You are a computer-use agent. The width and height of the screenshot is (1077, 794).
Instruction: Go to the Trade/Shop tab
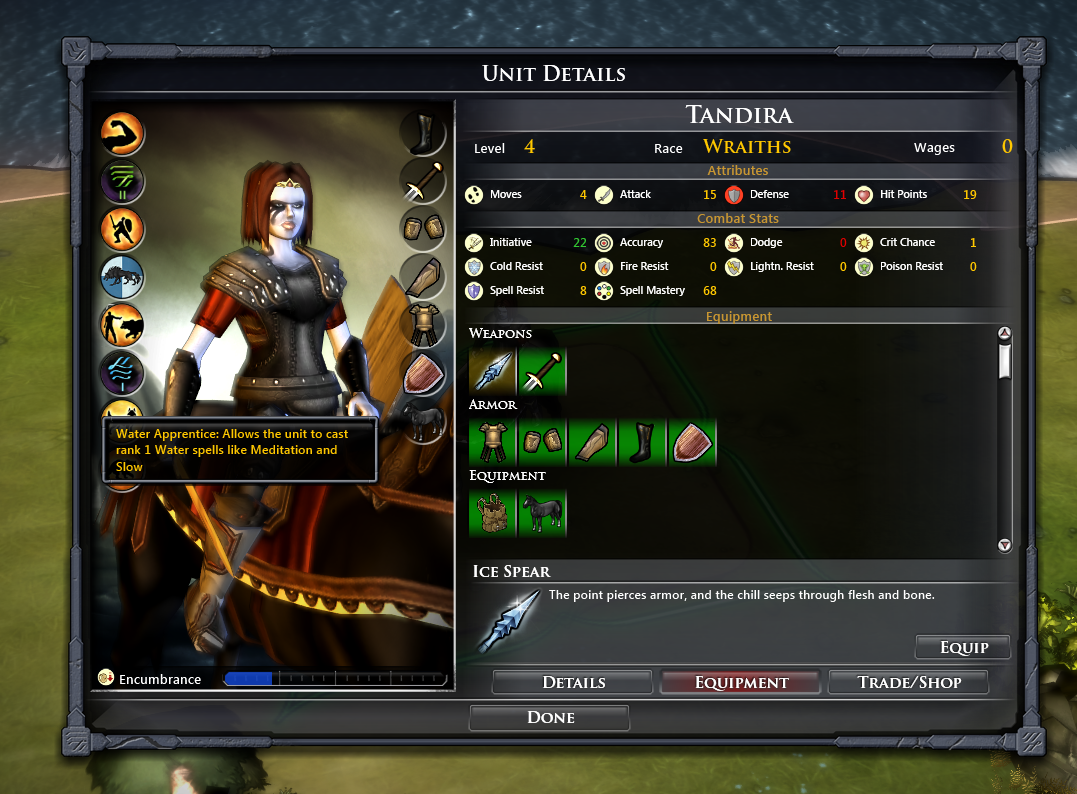pyautogui.click(x=908, y=683)
